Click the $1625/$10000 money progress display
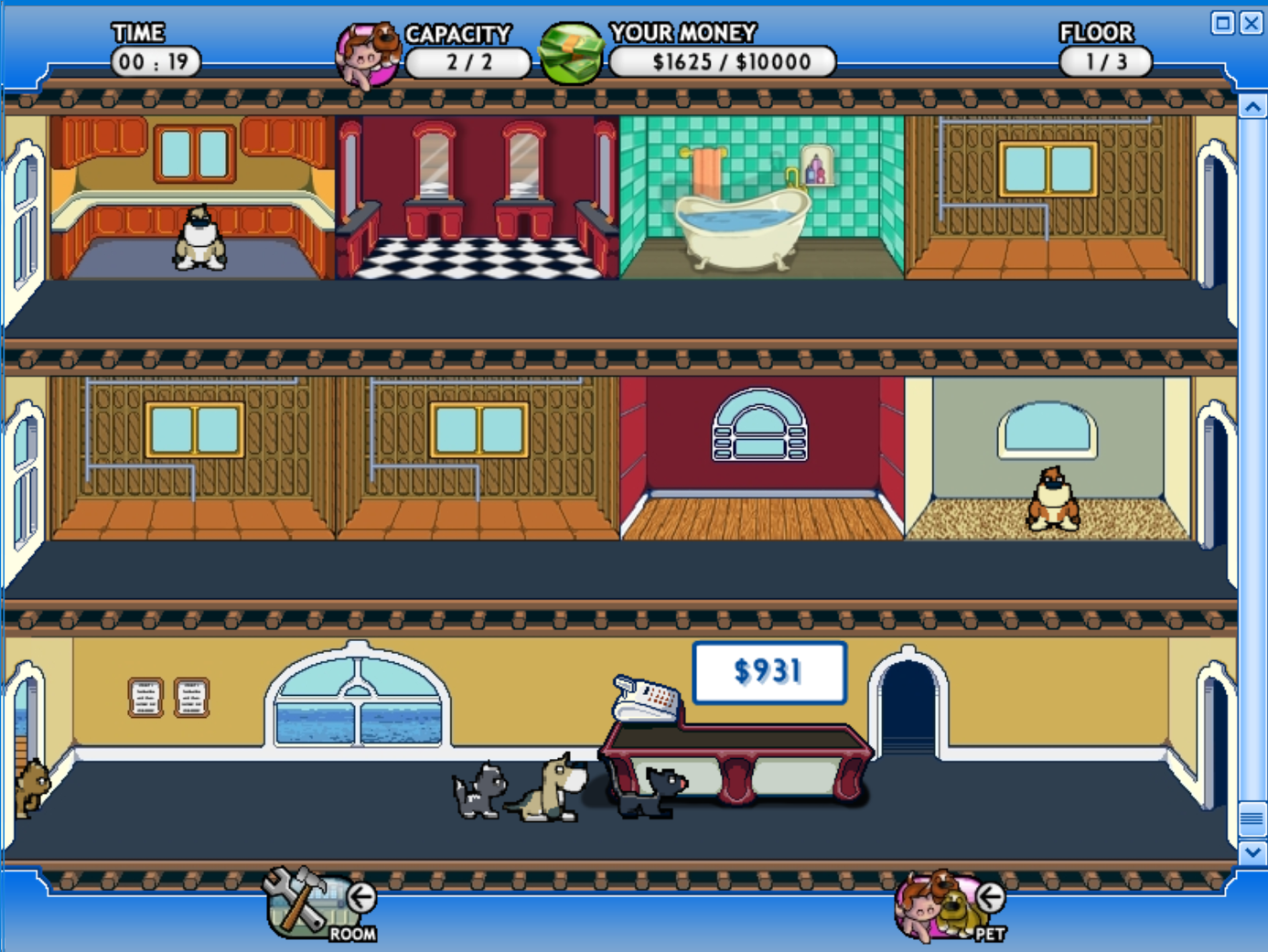The height and width of the screenshot is (952, 1268). tap(722, 62)
